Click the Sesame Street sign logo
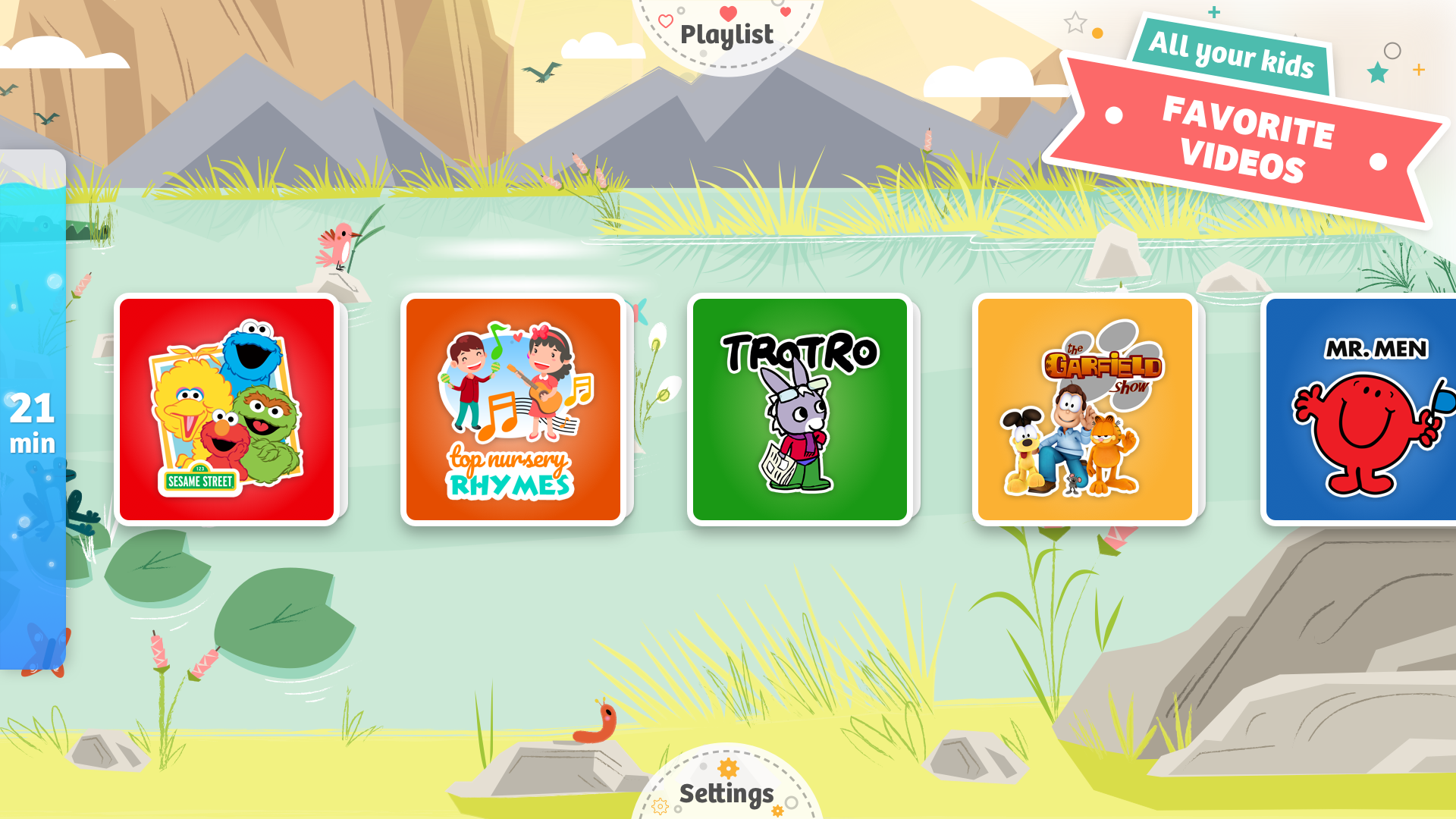The image size is (1456, 819). pos(201,479)
